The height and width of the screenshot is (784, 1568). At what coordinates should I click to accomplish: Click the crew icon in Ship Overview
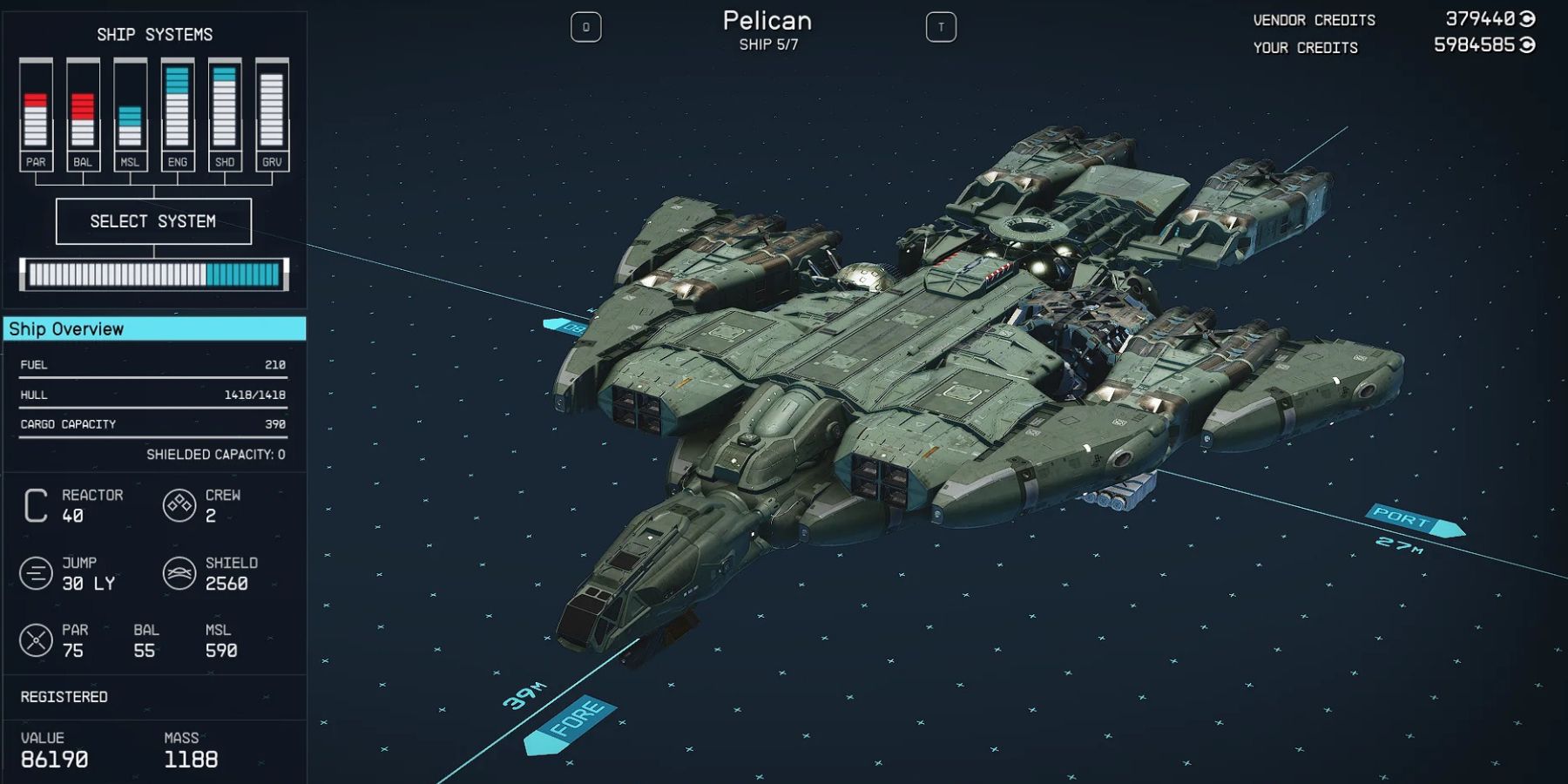179,504
